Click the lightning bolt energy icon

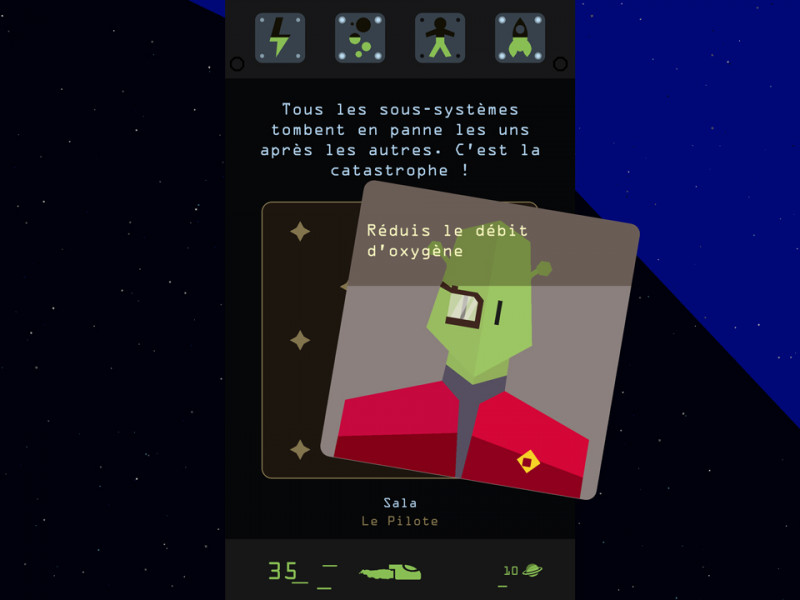pyautogui.click(x=280, y=38)
